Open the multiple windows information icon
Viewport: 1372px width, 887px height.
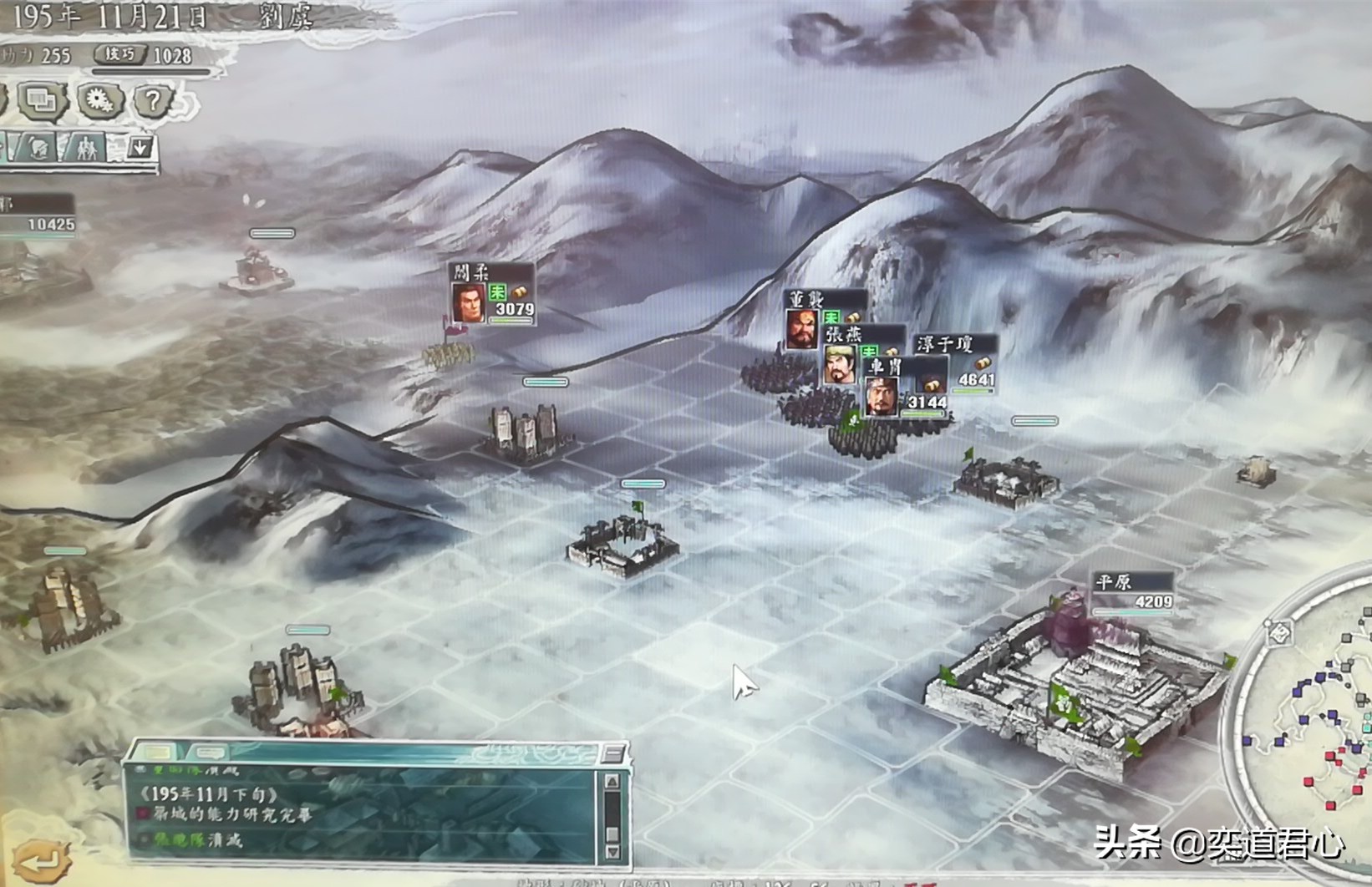(41, 99)
